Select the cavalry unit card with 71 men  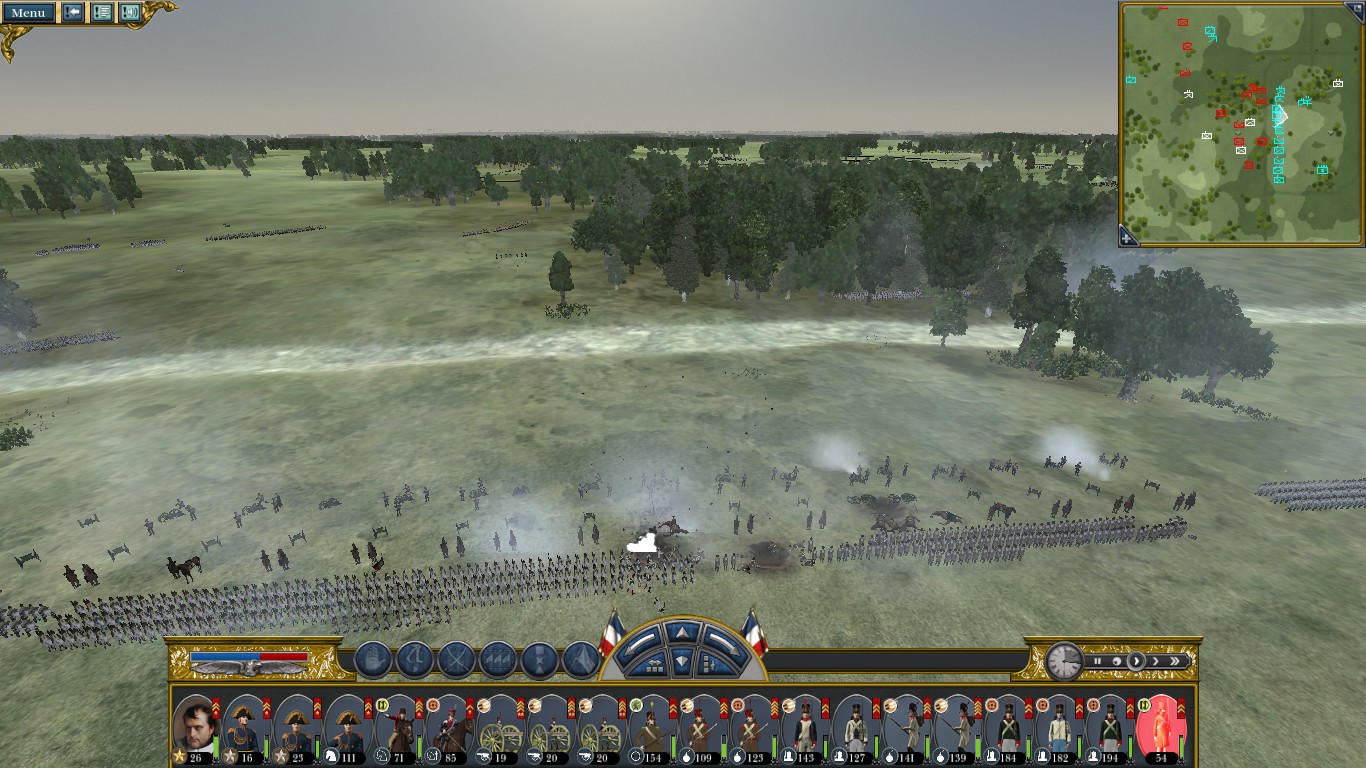[x=399, y=728]
